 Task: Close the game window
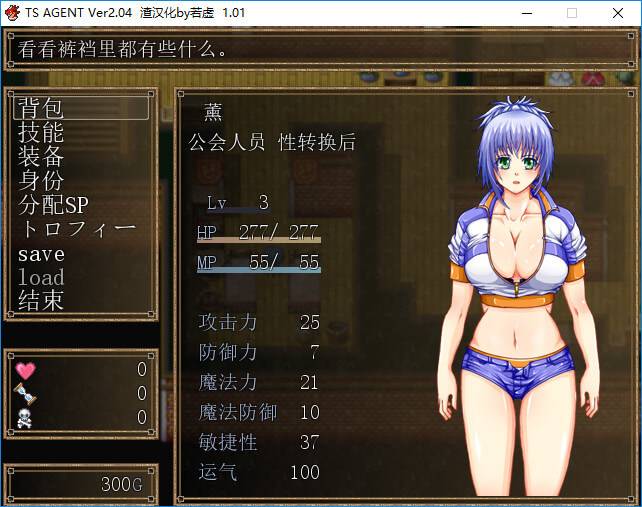(x=617, y=13)
